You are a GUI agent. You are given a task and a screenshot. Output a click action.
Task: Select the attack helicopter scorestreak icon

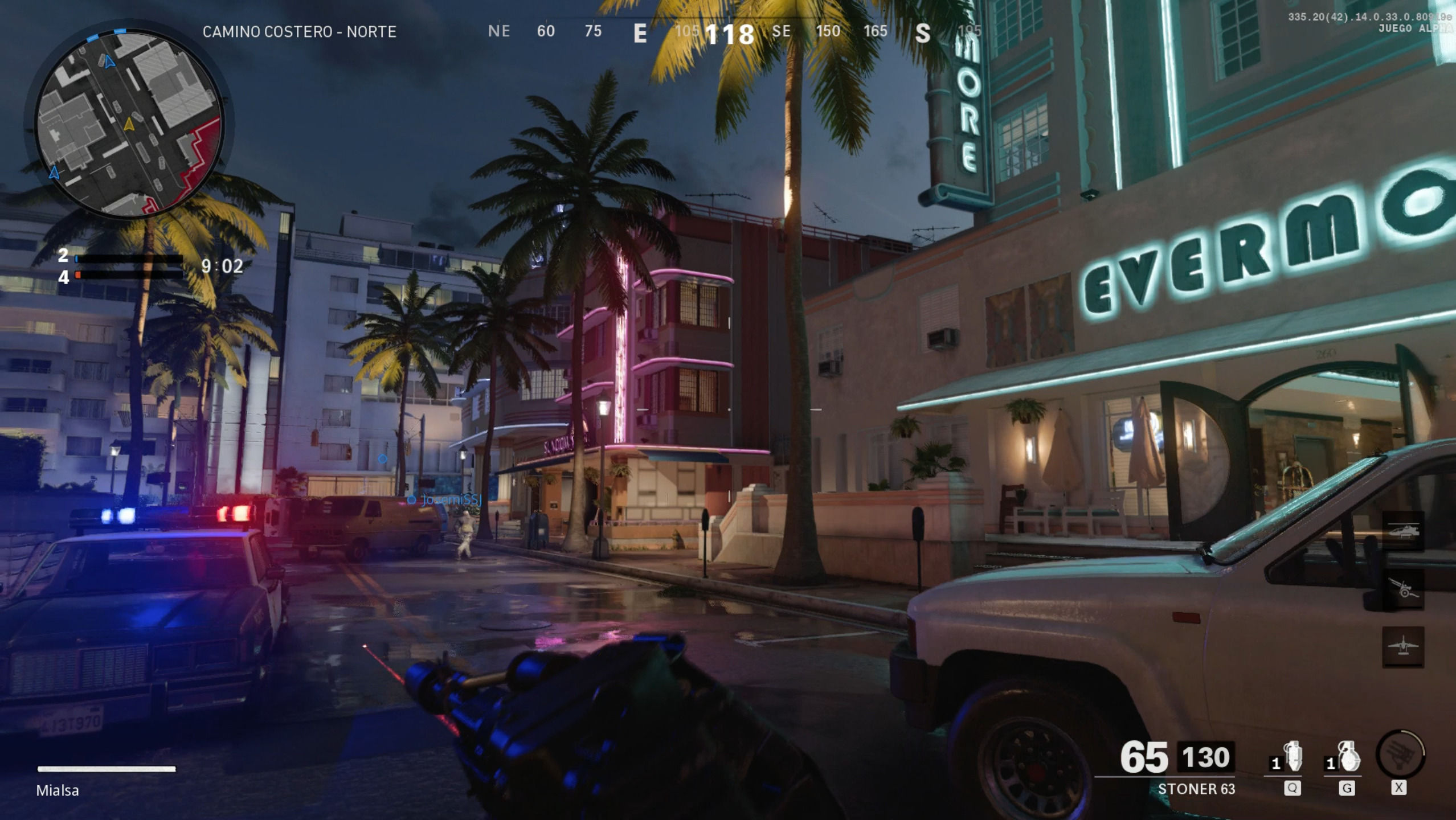pyautogui.click(x=1402, y=532)
